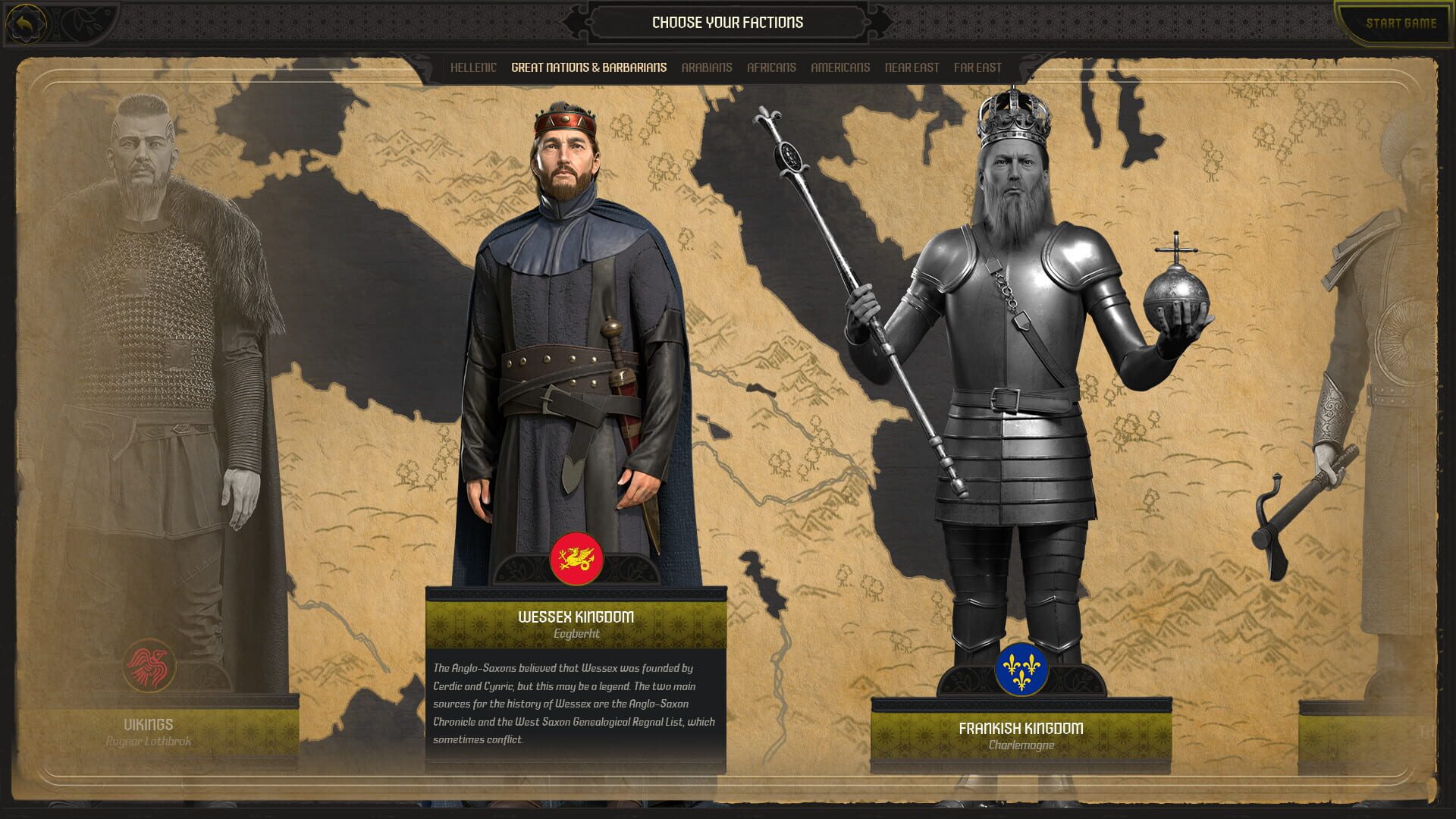Select the FAR EAST tab
The image size is (1456, 819).
click(978, 67)
